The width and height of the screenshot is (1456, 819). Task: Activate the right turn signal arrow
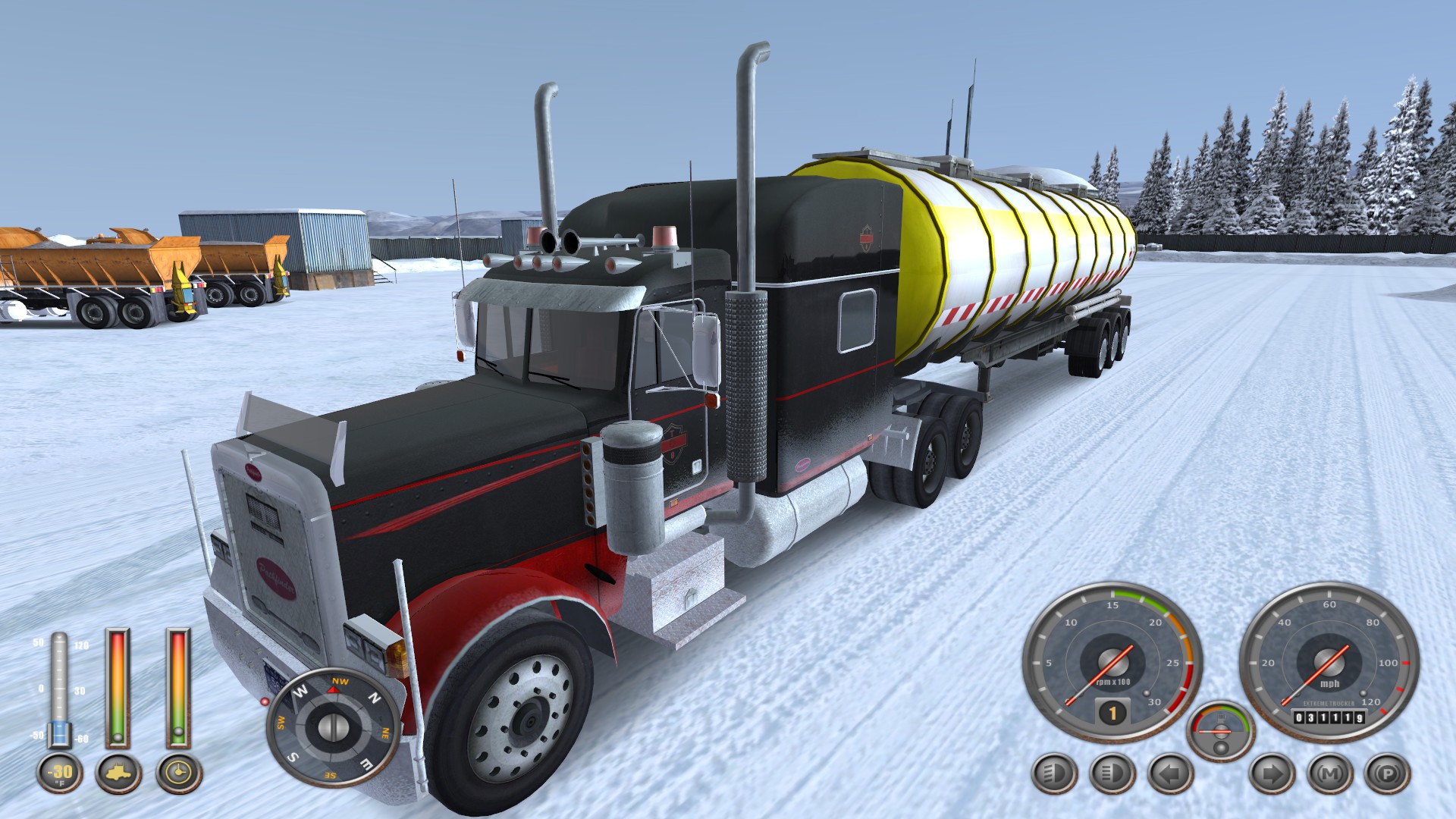1272,774
